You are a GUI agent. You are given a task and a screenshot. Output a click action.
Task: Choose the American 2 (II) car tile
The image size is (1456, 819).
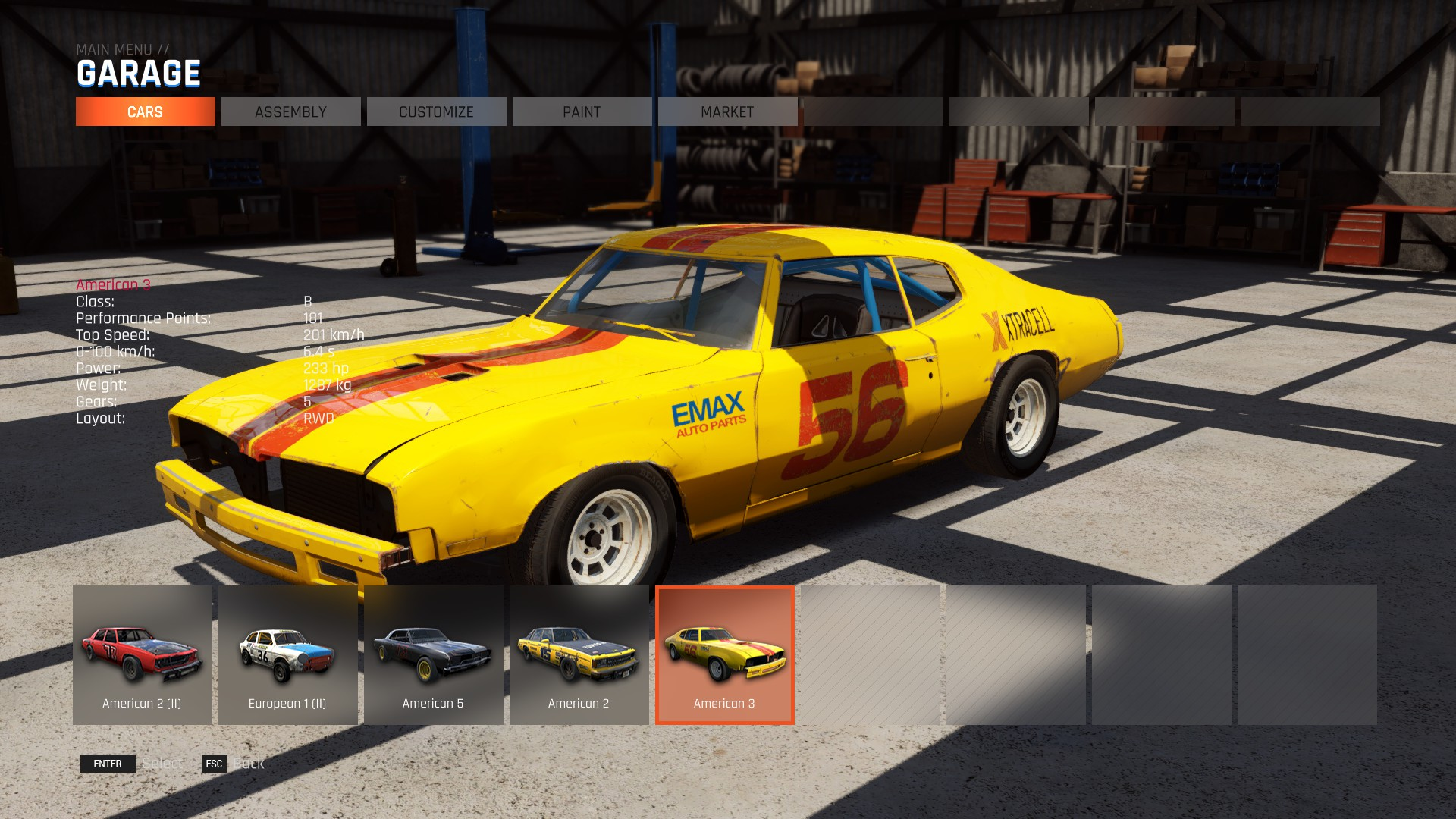(143, 655)
